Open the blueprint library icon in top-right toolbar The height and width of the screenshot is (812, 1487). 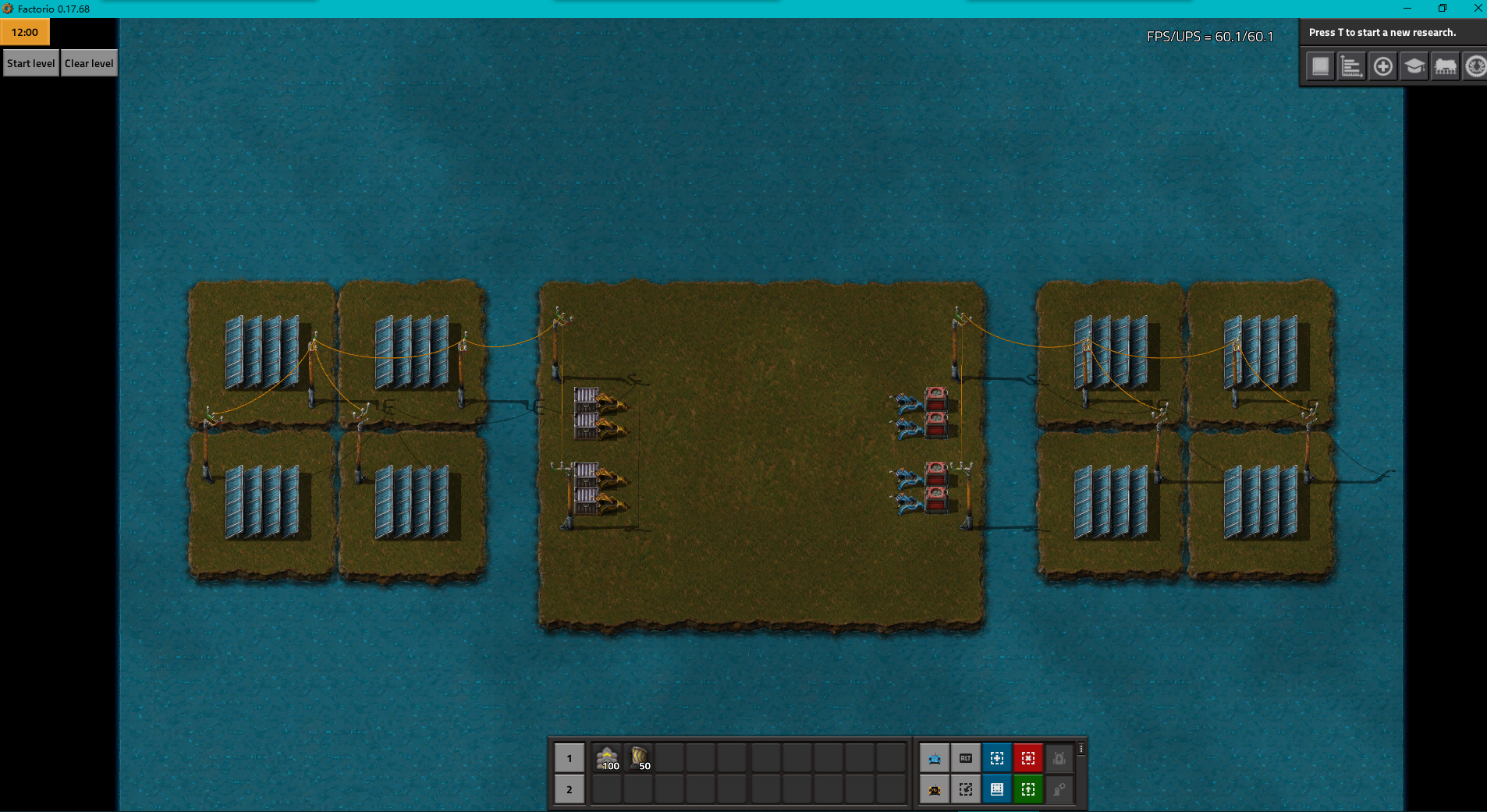1320,66
